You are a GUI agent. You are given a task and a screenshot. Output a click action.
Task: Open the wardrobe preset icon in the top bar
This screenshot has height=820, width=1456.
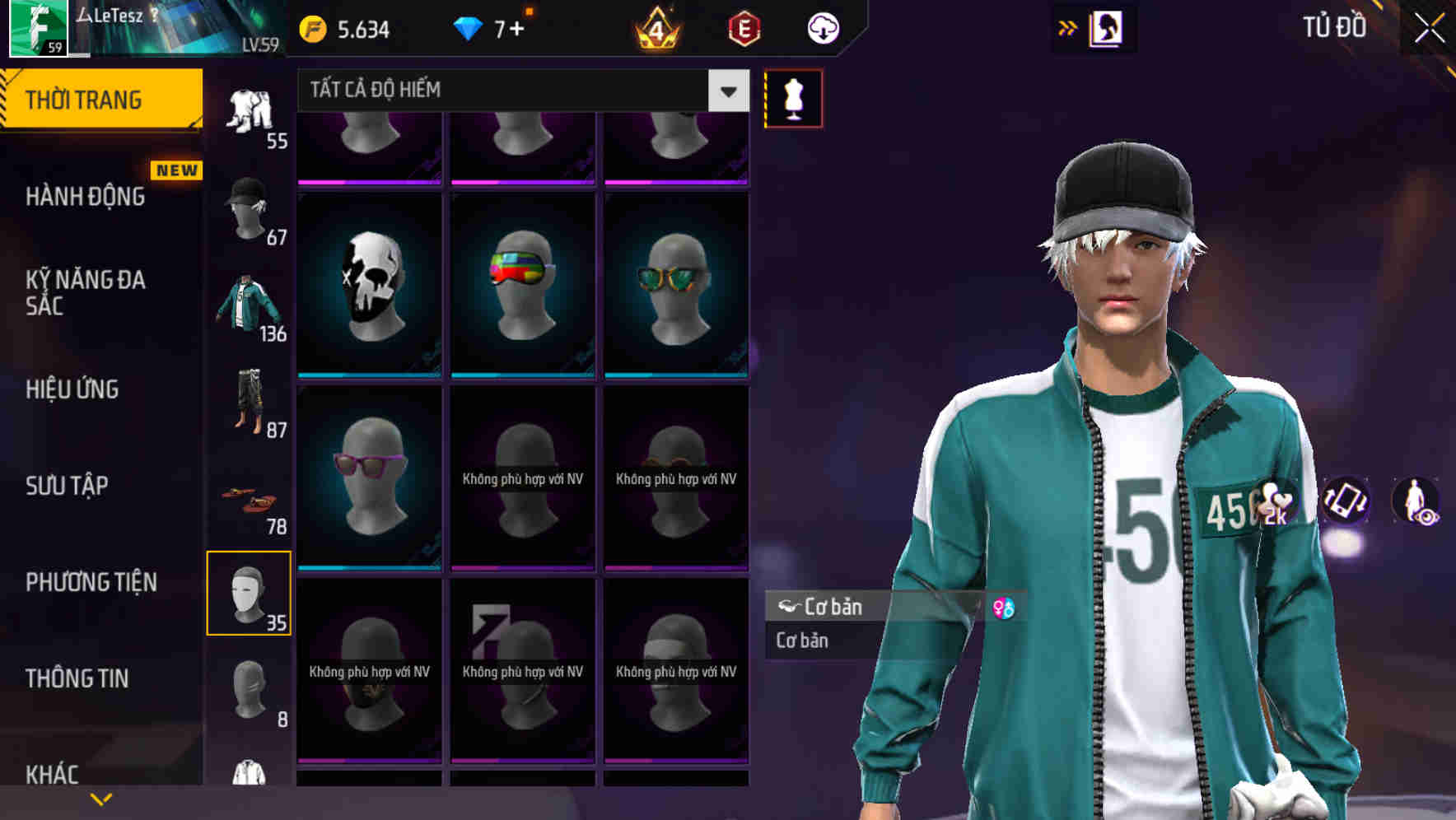coord(1108,27)
